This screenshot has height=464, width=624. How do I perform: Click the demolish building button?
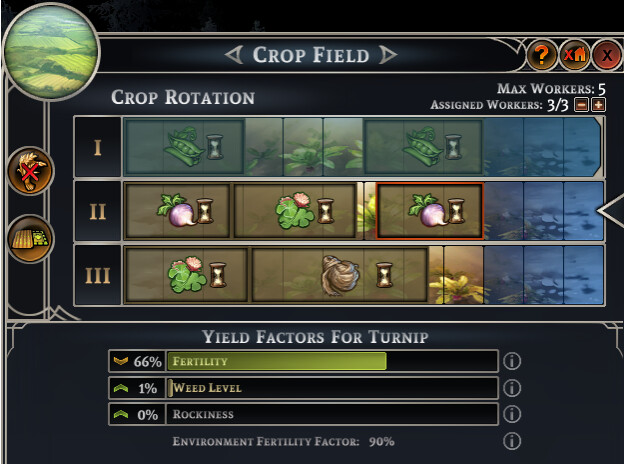pos(574,56)
